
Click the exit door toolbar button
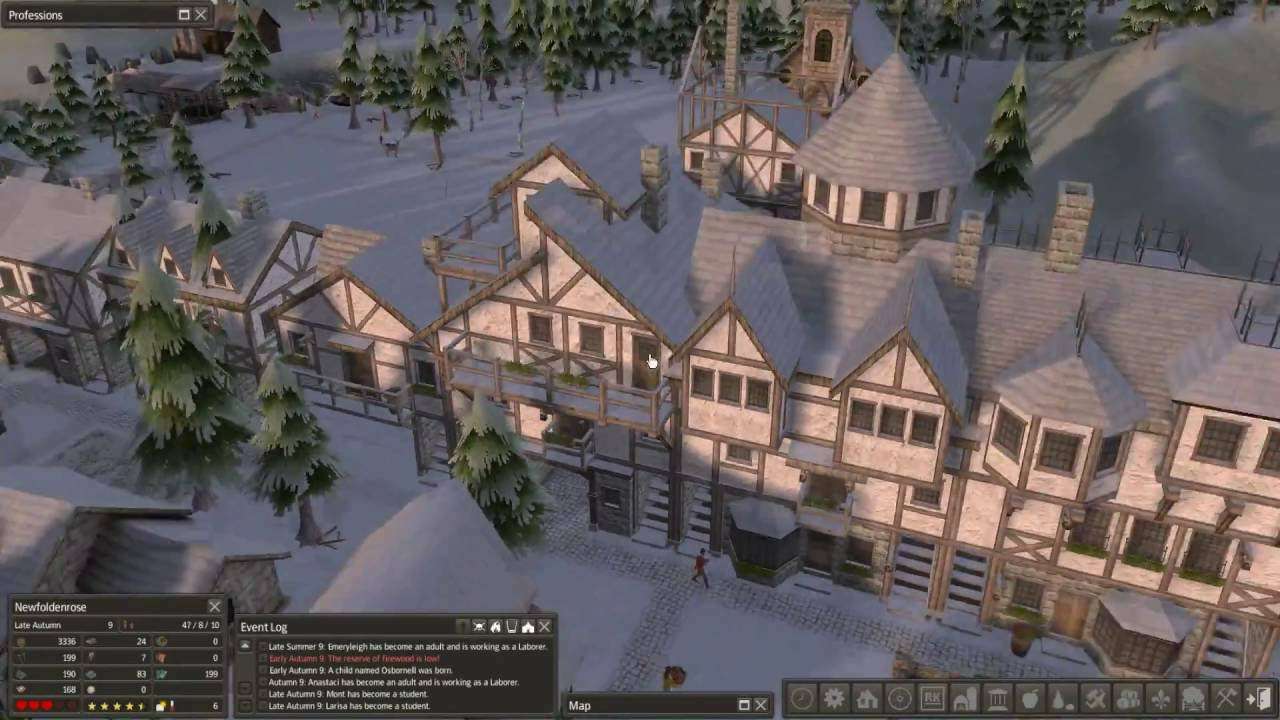pos(1258,699)
